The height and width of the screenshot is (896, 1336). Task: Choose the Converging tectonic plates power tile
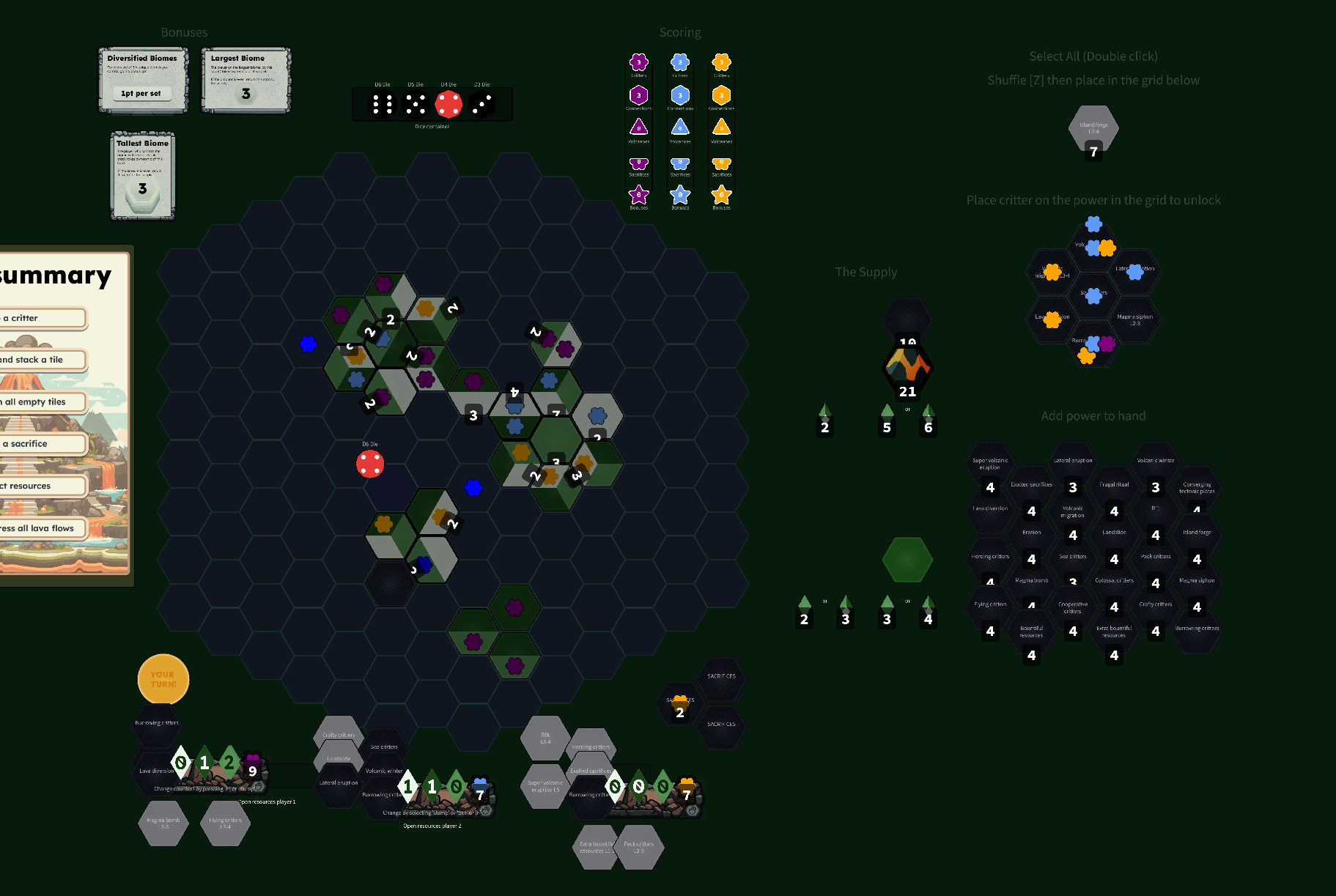pyautogui.click(x=1196, y=487)
